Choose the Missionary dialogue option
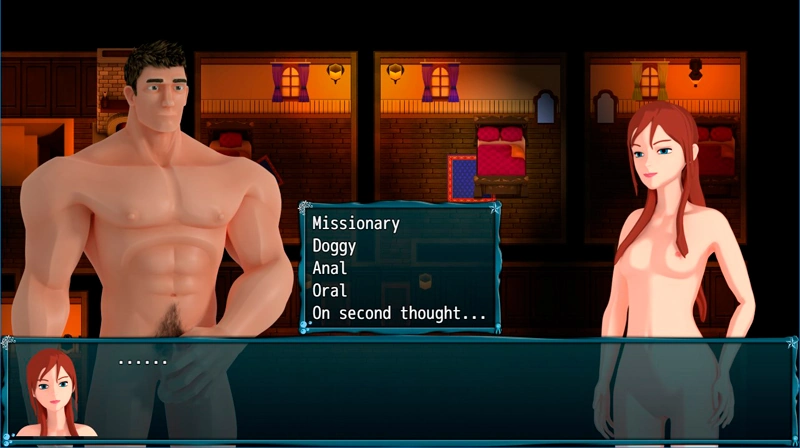Screen dimensions: 800x448 tap(356, 223)
